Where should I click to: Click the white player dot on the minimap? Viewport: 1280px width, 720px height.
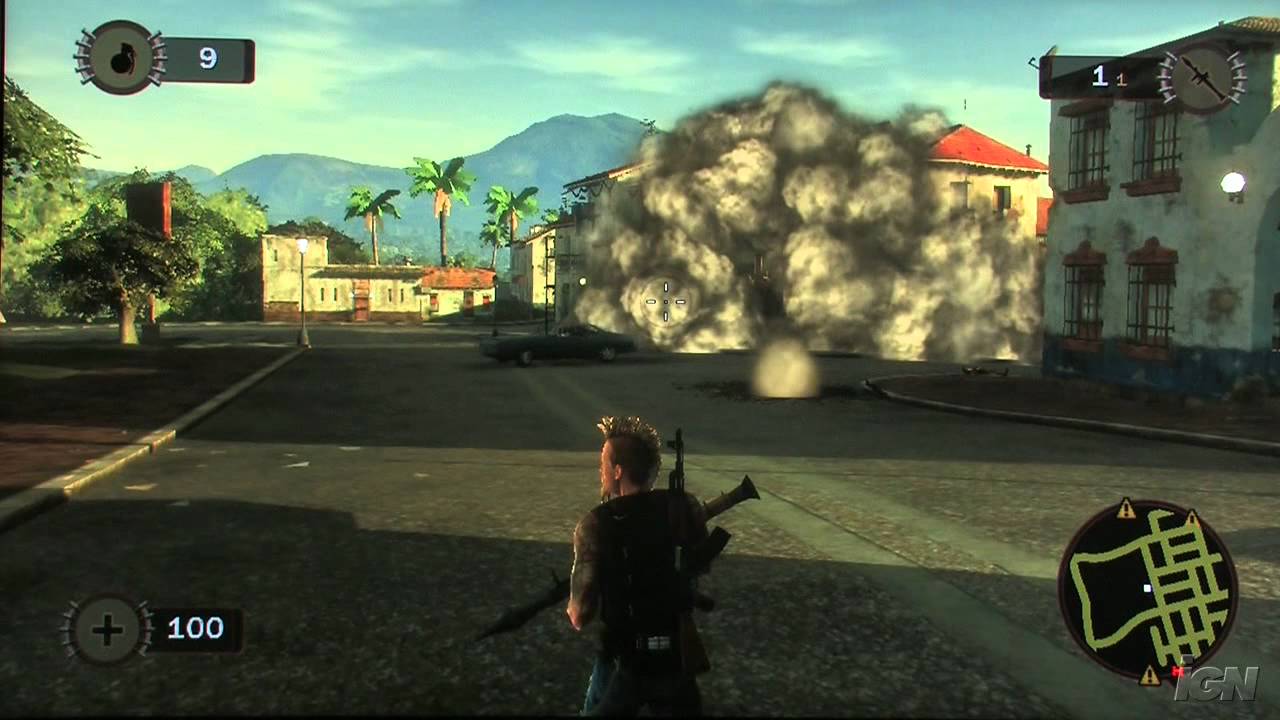pos(1148,587)
